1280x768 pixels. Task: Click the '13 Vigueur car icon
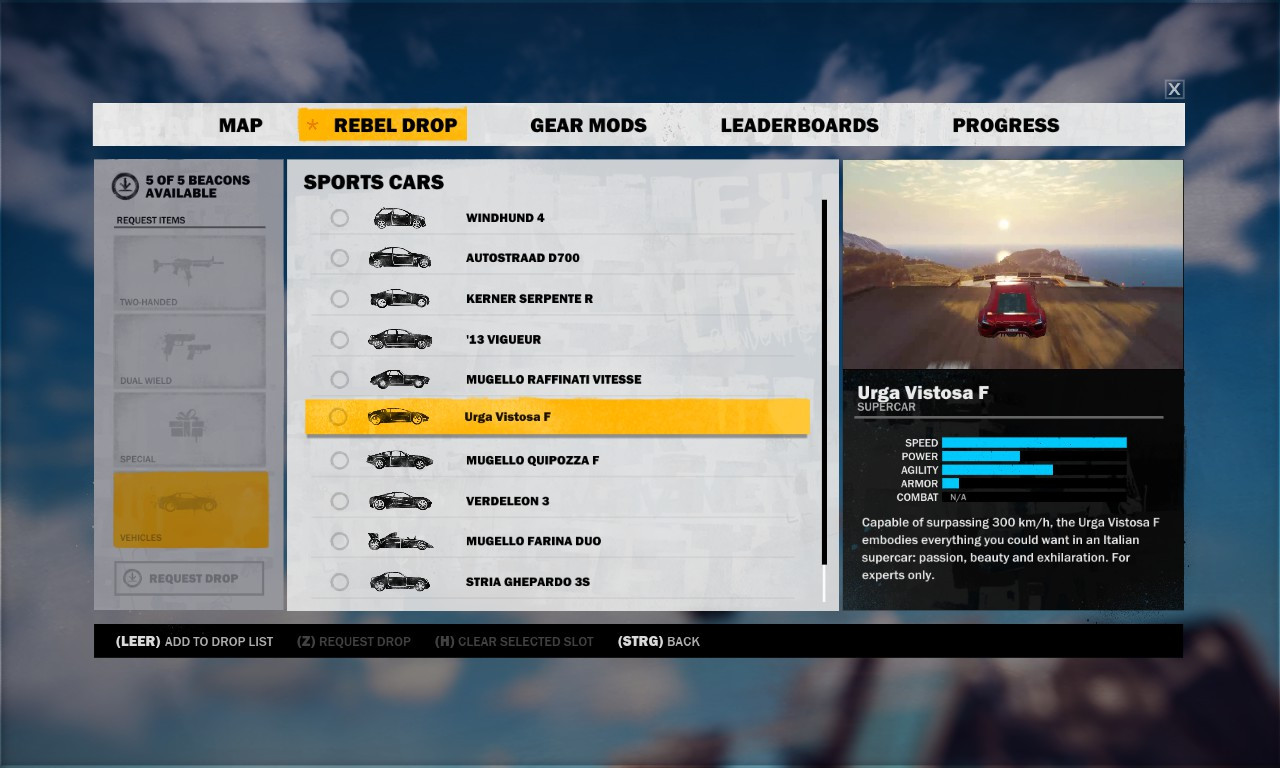click(399, 338)
